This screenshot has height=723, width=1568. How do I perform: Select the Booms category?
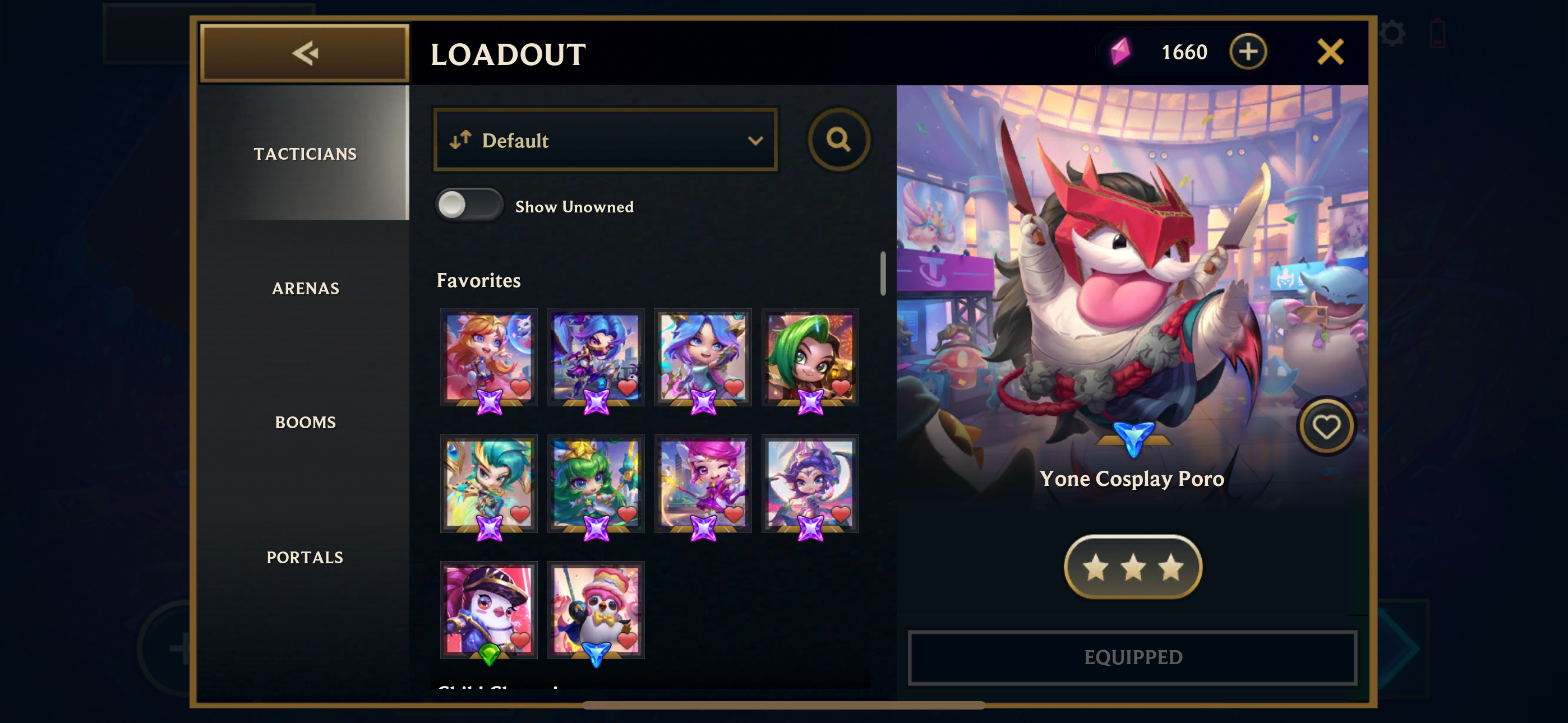(x=305, y=423)
